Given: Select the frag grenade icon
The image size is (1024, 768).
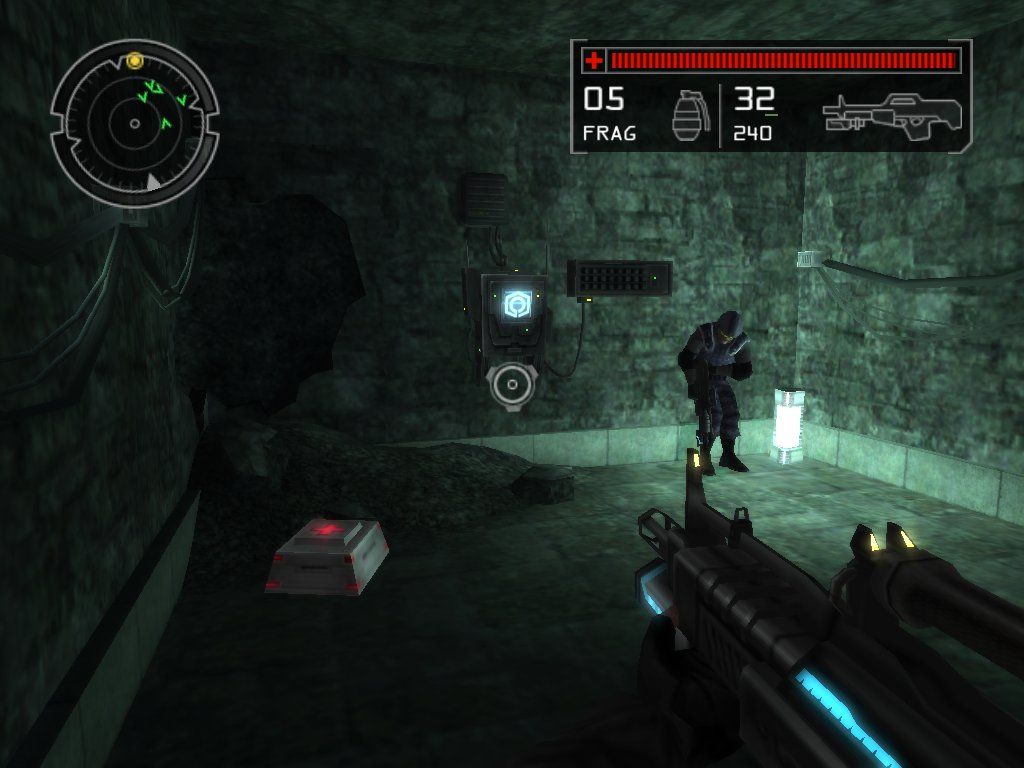Looking at the screenshot, I should [686, 117].
